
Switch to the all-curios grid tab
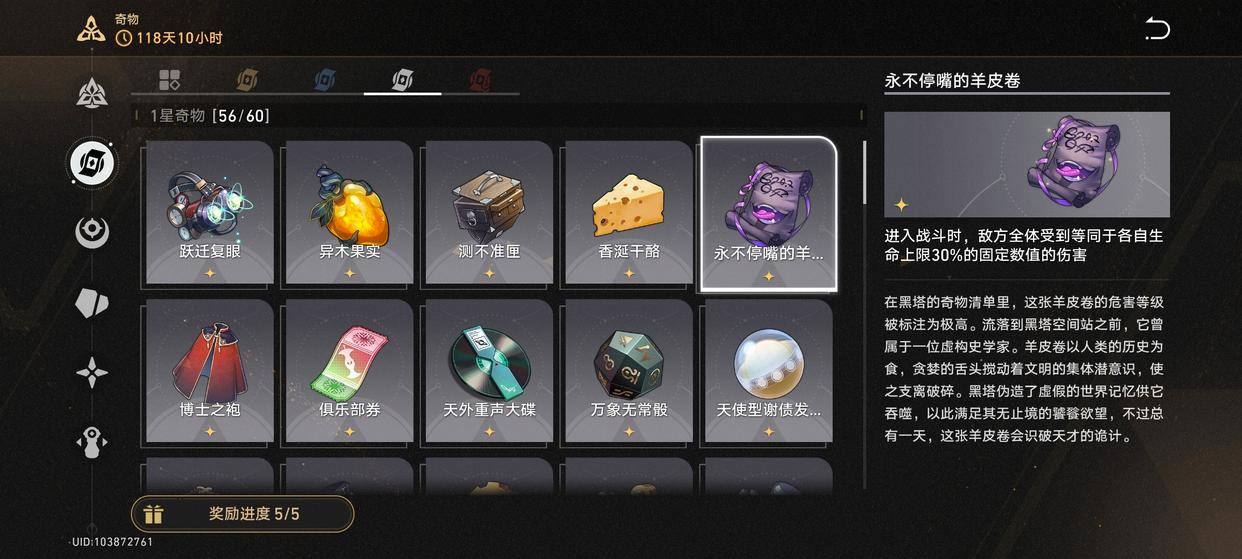[170, 79]
